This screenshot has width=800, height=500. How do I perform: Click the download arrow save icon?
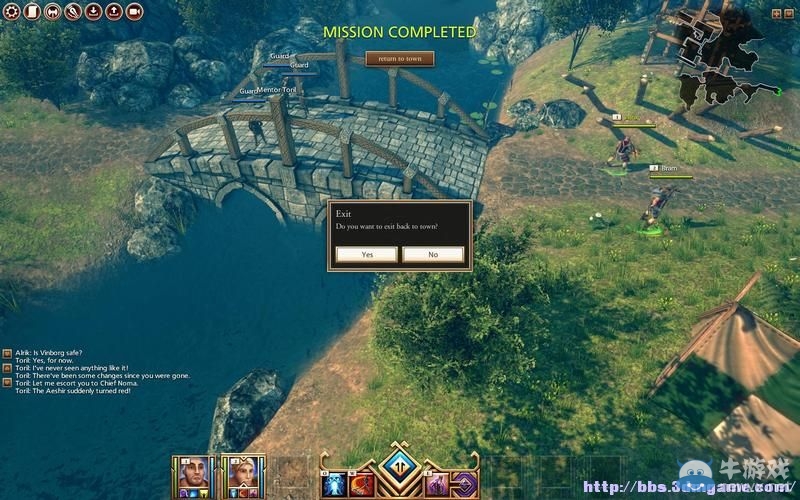(x=93, y=12)
